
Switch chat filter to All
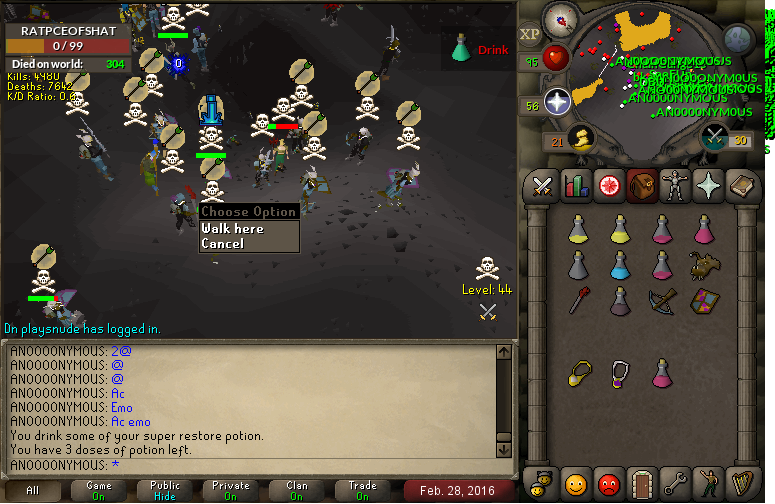[x=33, y=490]
